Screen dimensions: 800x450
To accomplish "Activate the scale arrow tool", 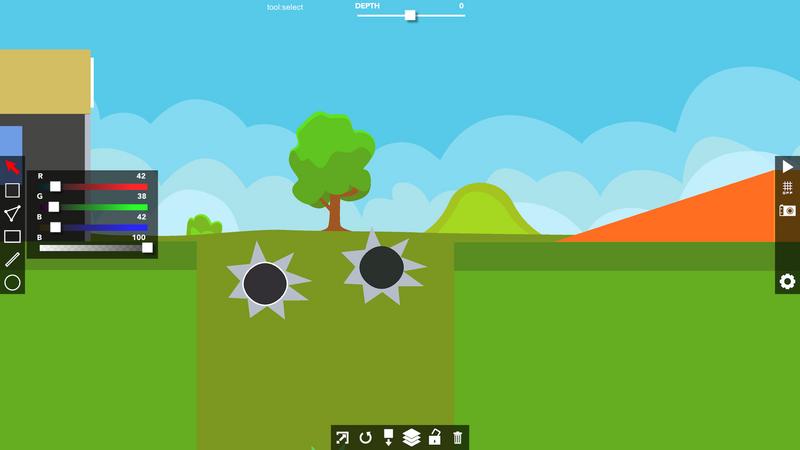I will point(343,437).
